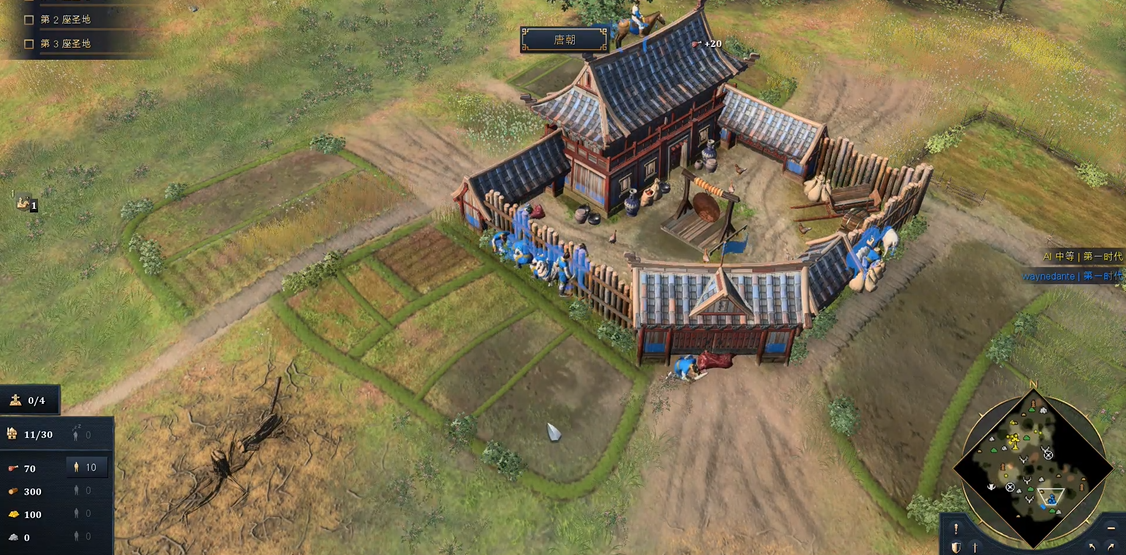Image resolution: width=1126 pixels, height=555 pixels.
Task: Select the food villagers button showing 10
Action: click(x=83, y=468)
